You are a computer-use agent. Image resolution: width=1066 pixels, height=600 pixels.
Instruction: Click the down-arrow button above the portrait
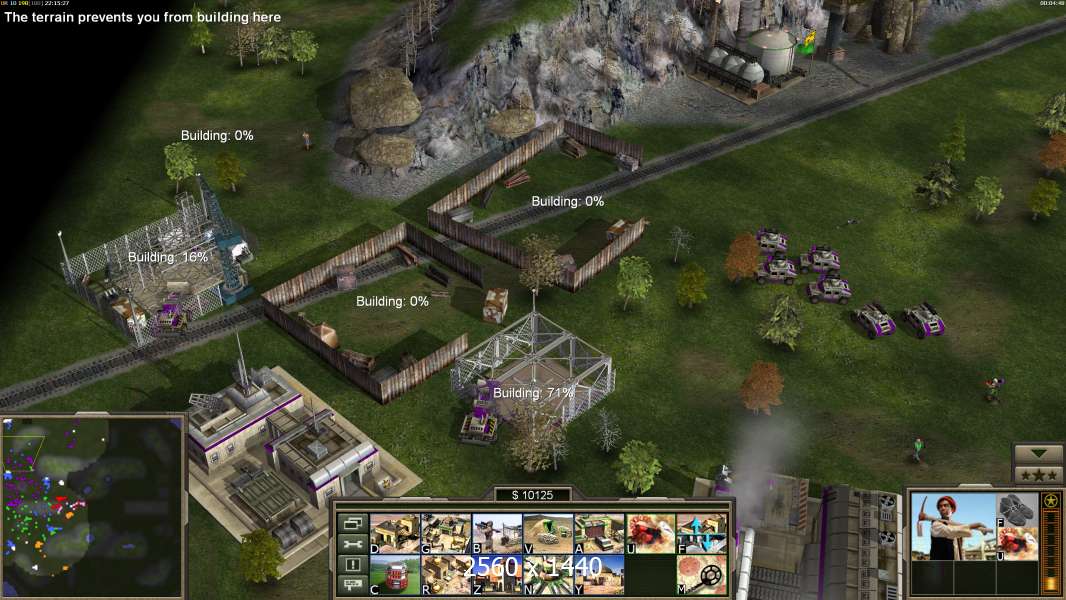point(1037,453)
